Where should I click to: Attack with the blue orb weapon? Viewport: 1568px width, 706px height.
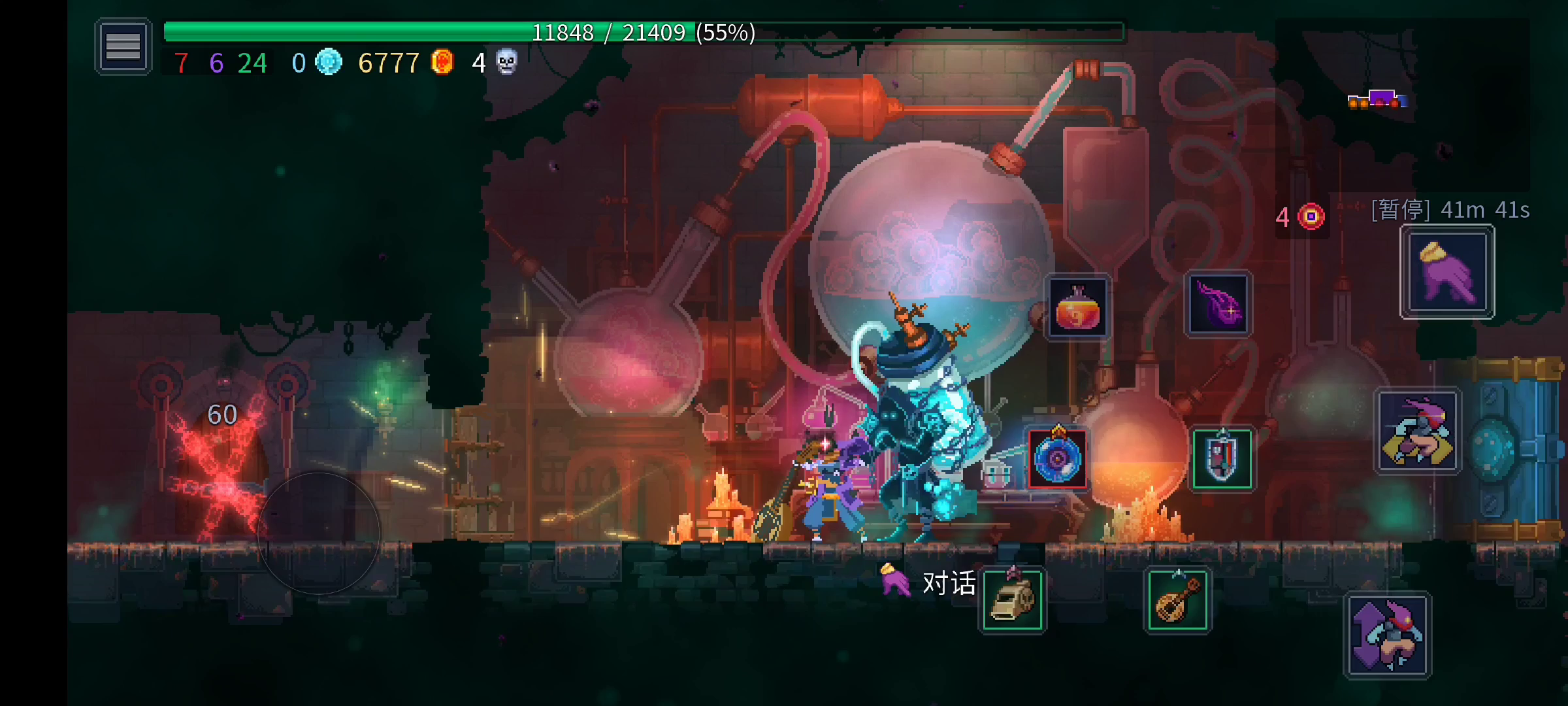click(x=1058, y=458)
